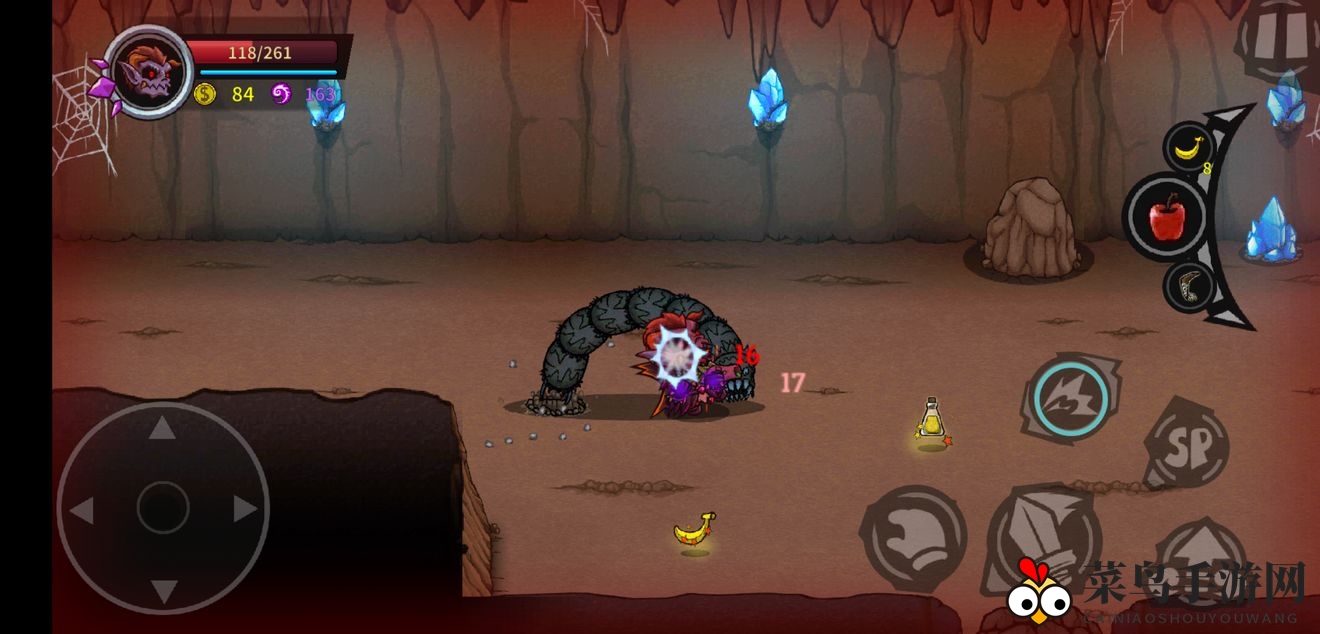Move up with the d-pad arrow
The image size is (1320, 634).
click(162, 429)
